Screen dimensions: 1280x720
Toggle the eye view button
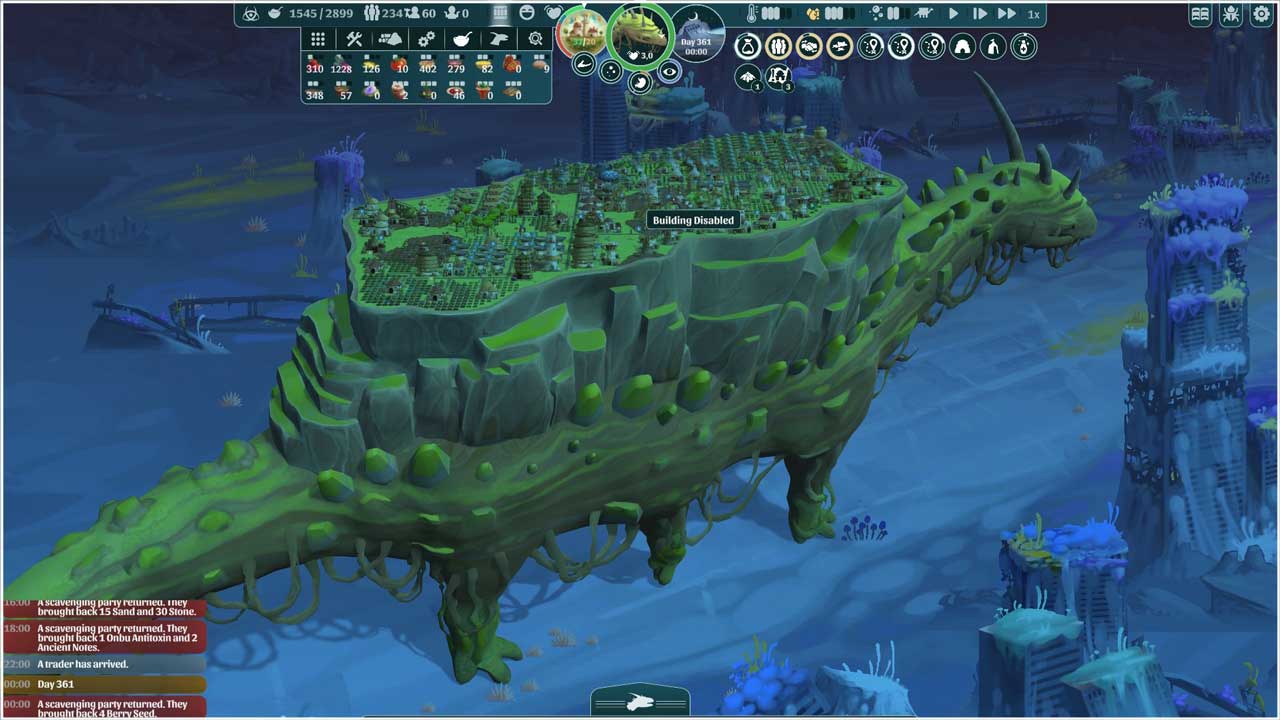pyautogui.click(x=670, y=71)
